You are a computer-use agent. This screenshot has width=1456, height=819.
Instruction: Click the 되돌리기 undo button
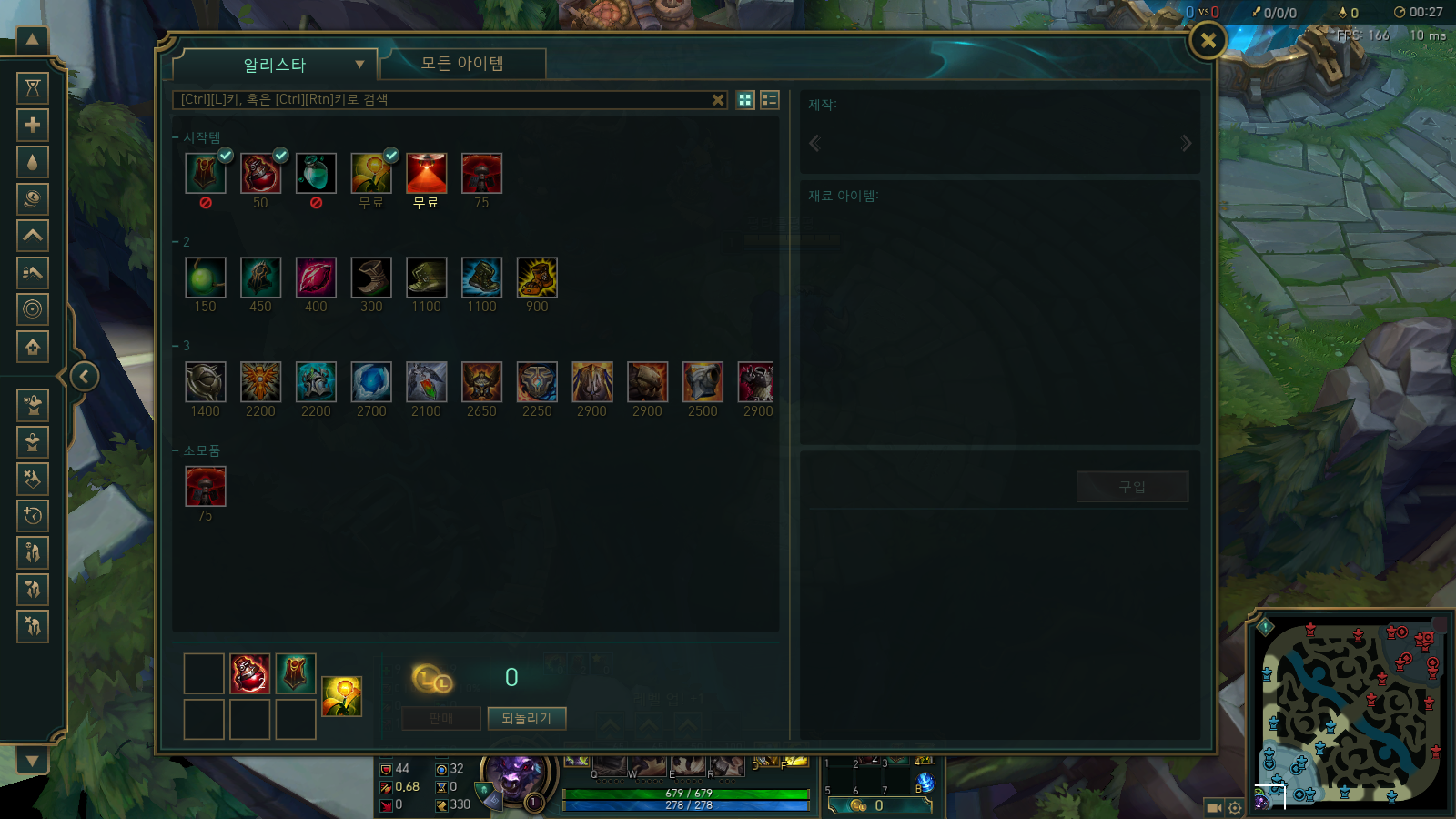tap(526, 718)
